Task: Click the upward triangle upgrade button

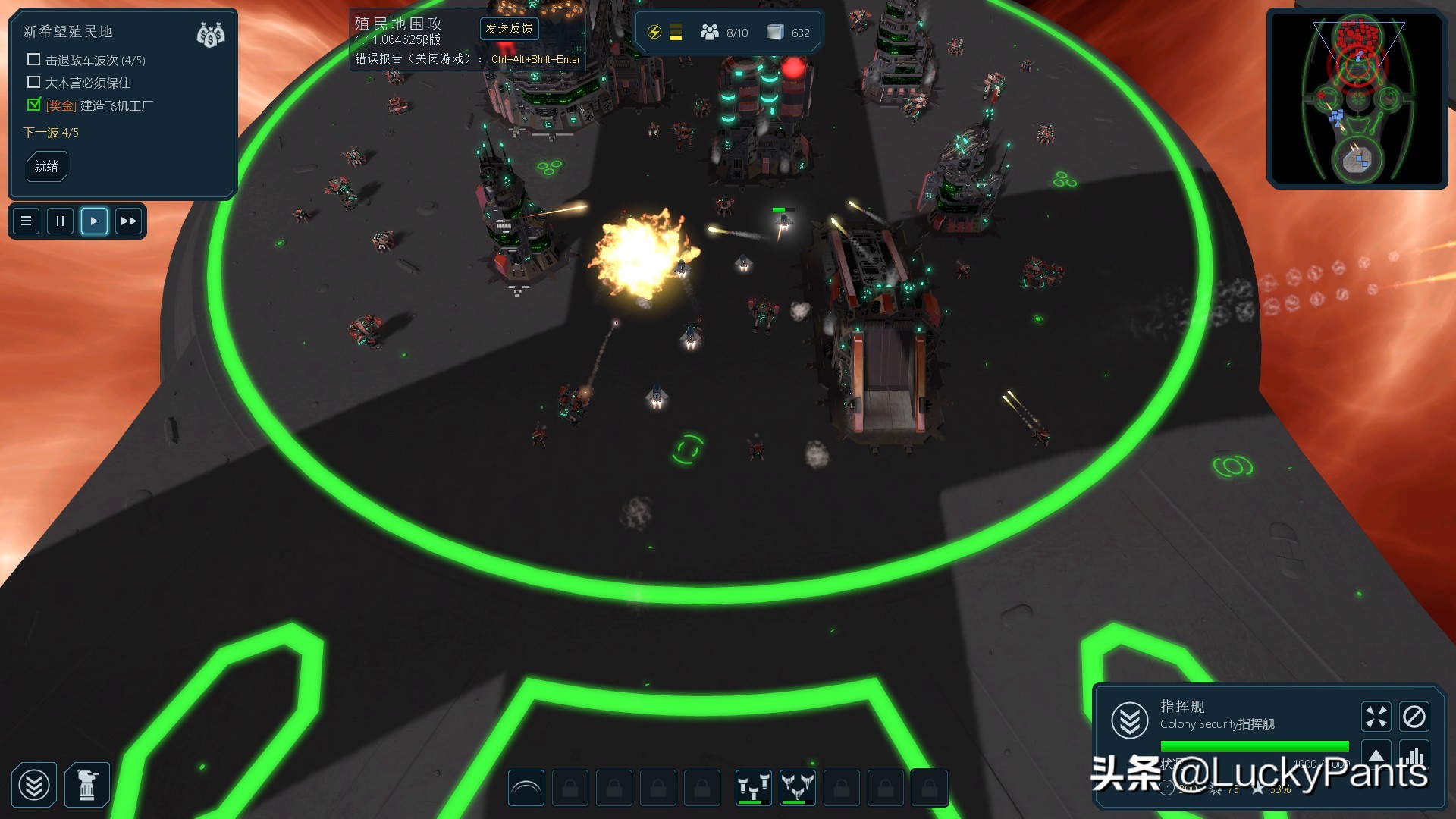Action: [x=1376, y=755]
